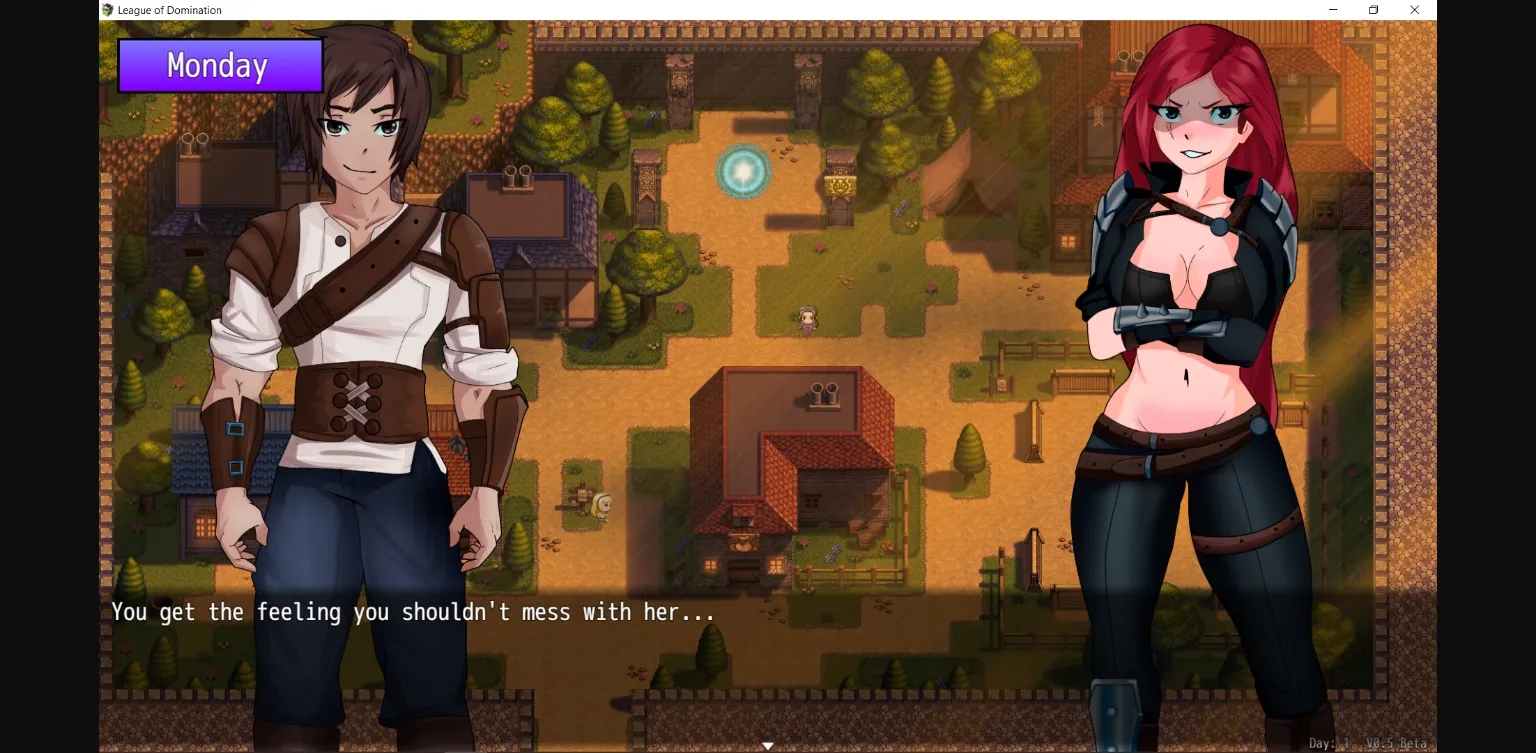This screenshot has height=753, width=1536.
Task: Select the golden emblem signpost near the portal
Action: pyautogui.click(x=840, y=186)
